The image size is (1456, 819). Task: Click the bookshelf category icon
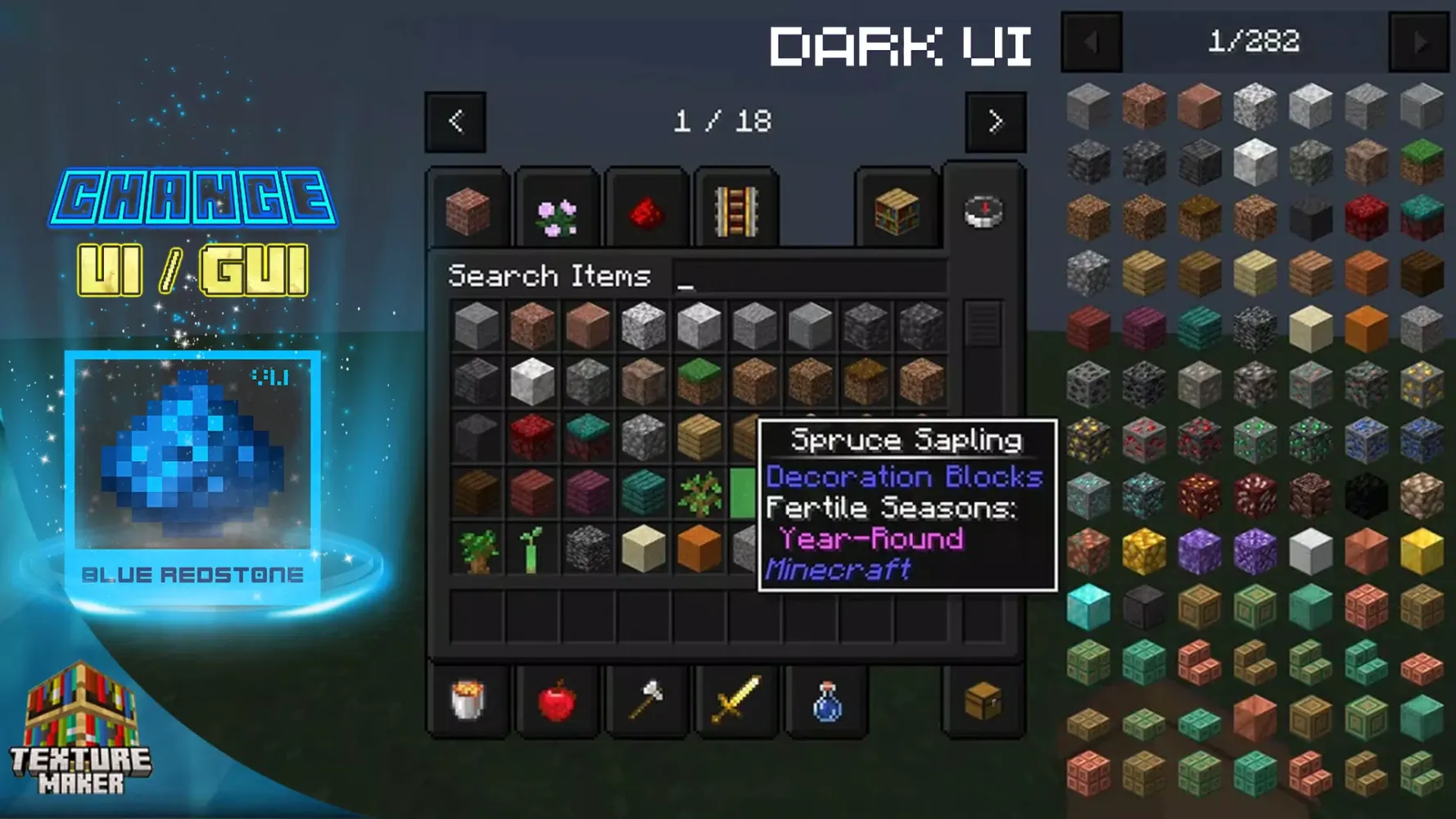[x=897, y=211]
